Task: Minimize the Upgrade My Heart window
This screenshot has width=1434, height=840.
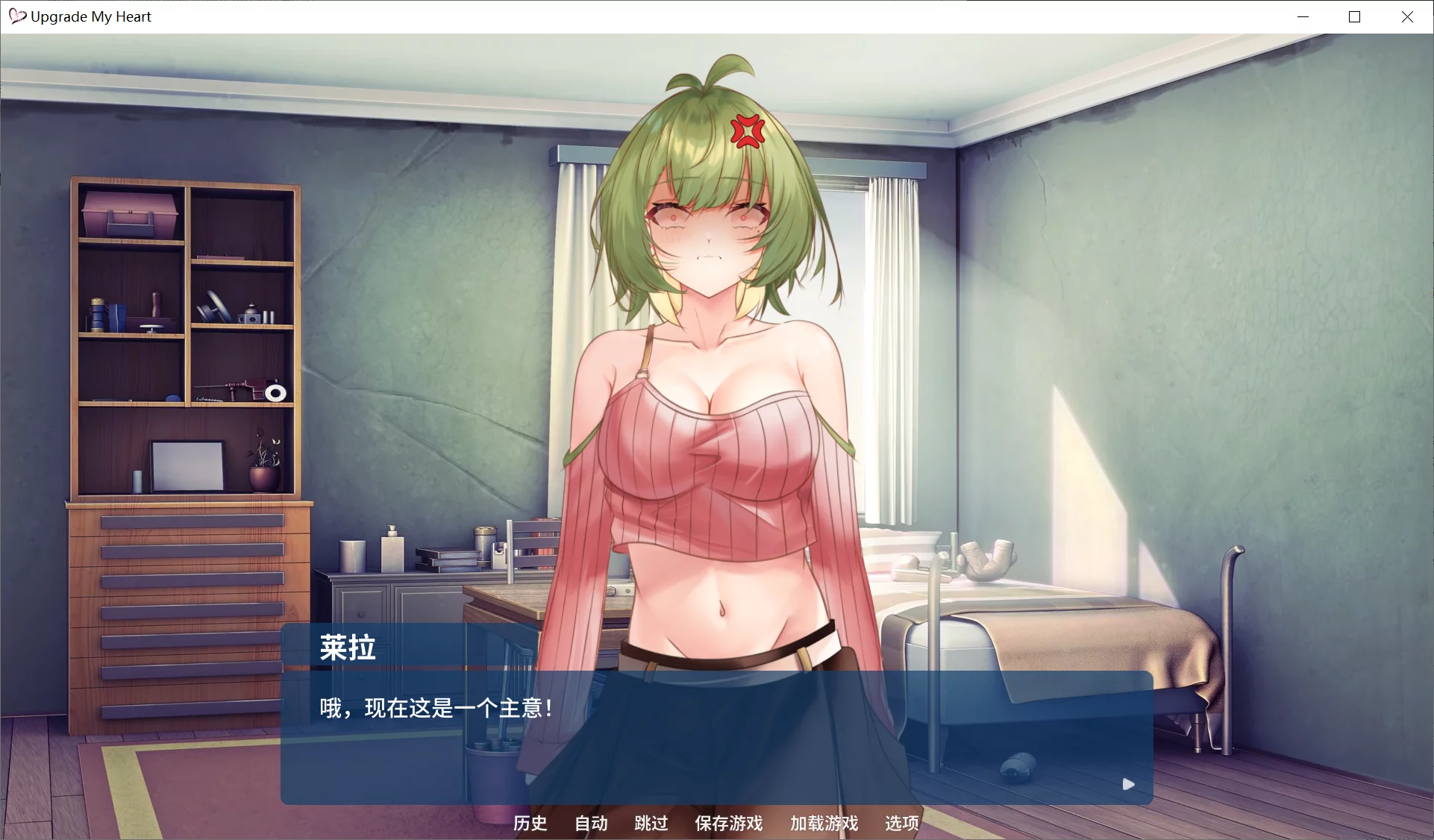Action: [1303, 16]
